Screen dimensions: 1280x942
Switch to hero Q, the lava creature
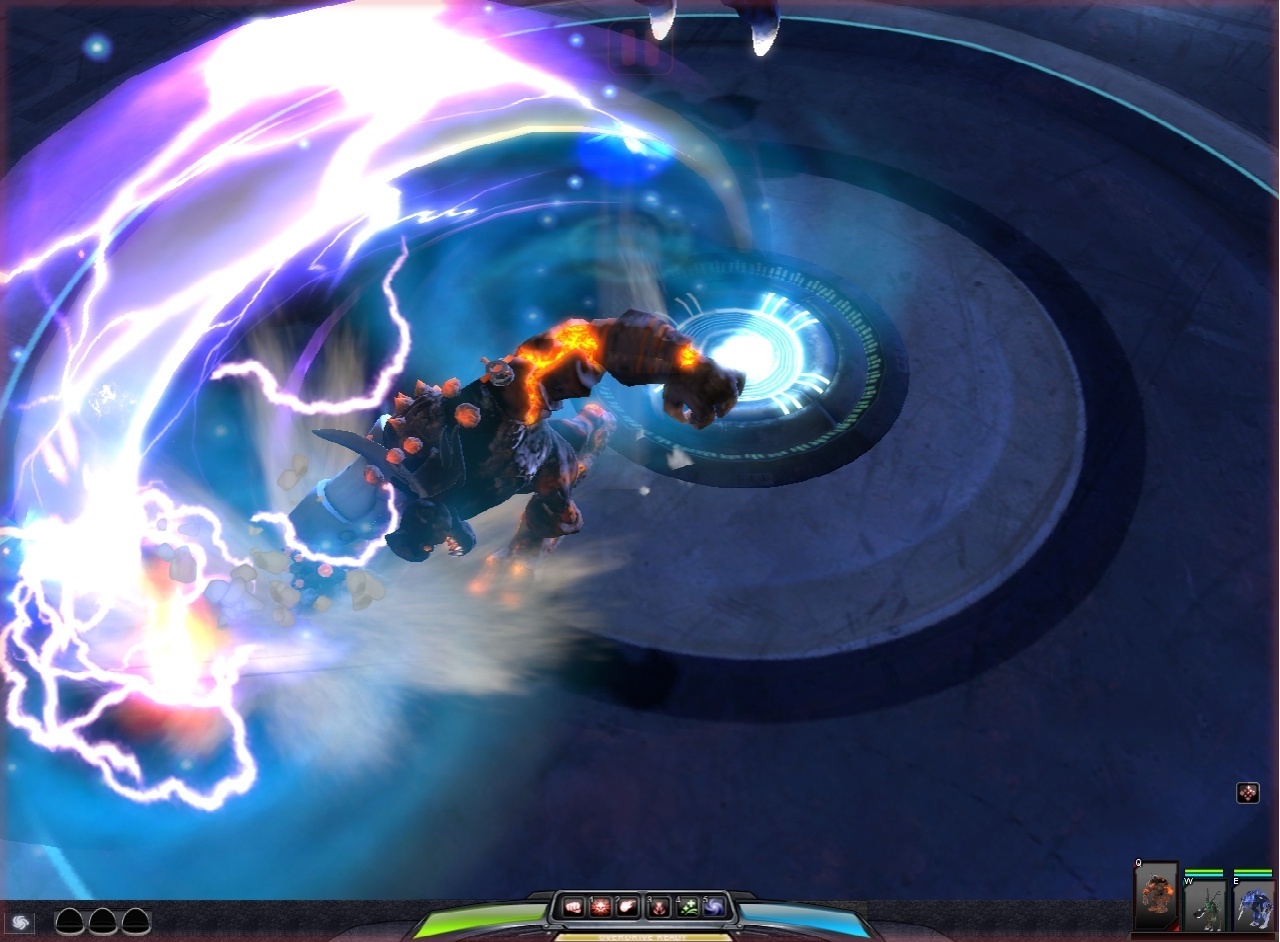coord(1156,894)
